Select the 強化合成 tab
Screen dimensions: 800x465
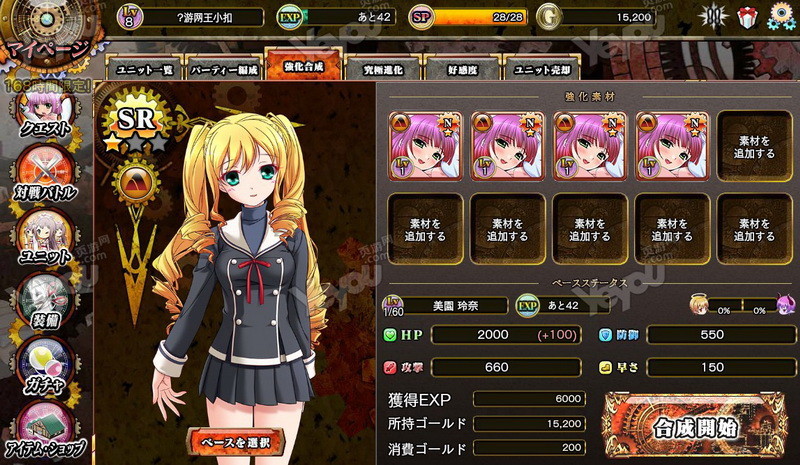(302, 66)
